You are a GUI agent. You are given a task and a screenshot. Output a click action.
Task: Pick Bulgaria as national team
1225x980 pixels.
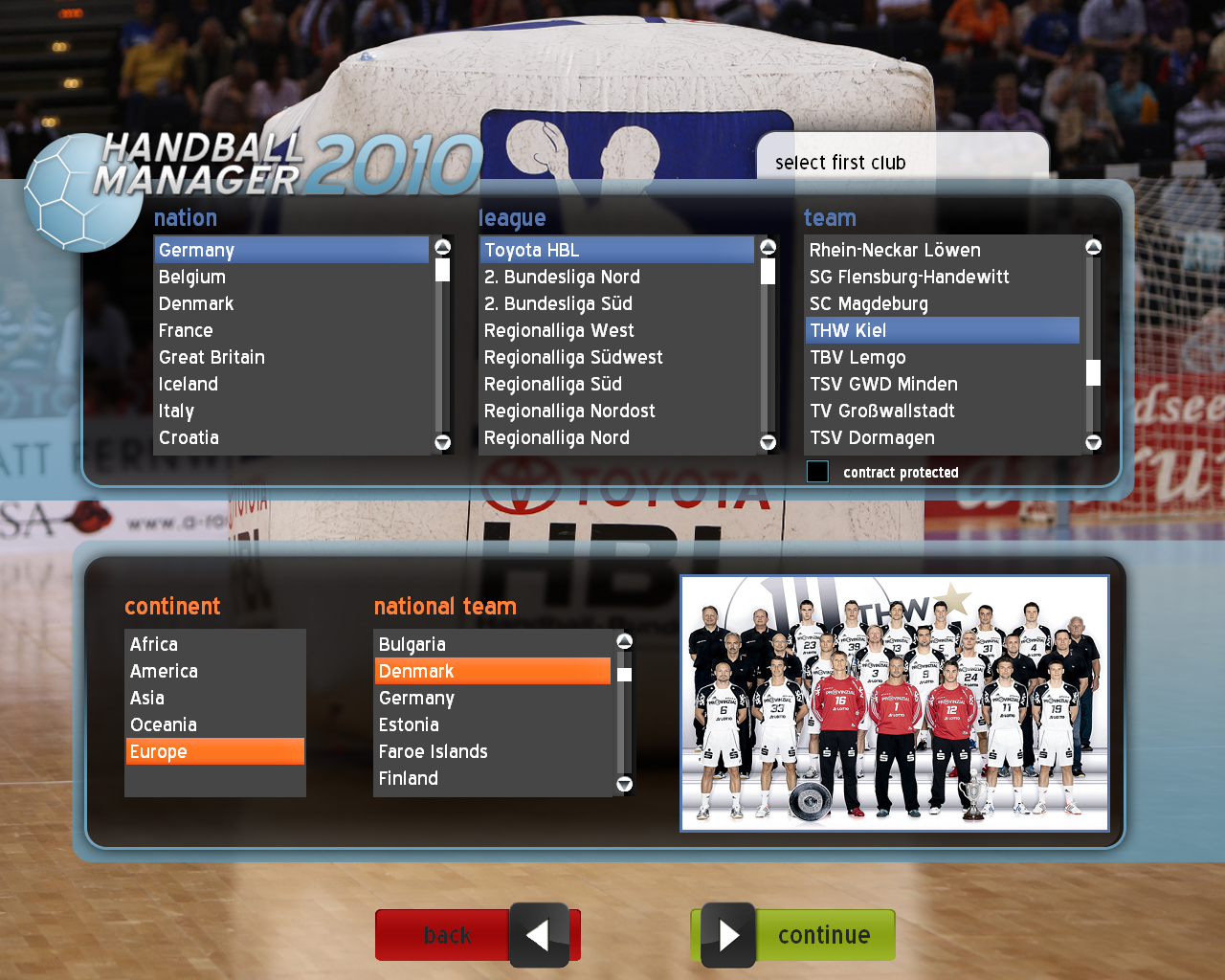(412, 645)
